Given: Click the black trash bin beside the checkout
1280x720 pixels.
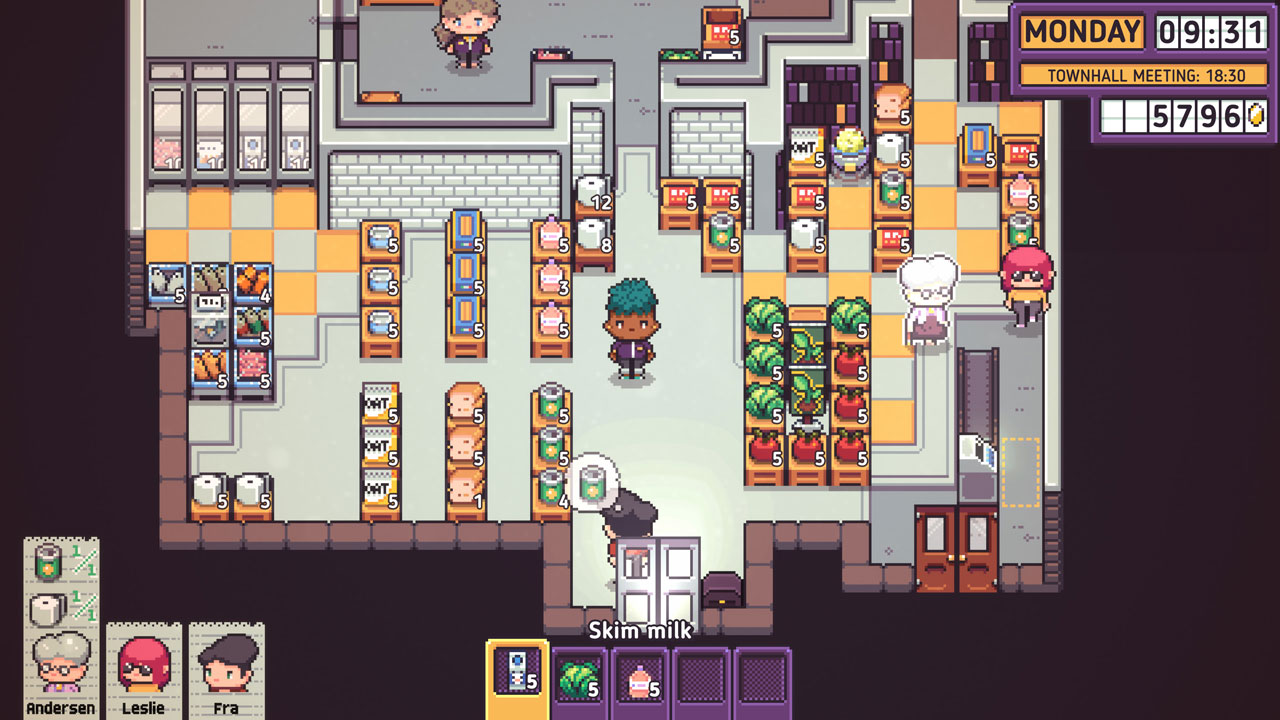Looking at the screenshot, I should [x=722, y=588].
